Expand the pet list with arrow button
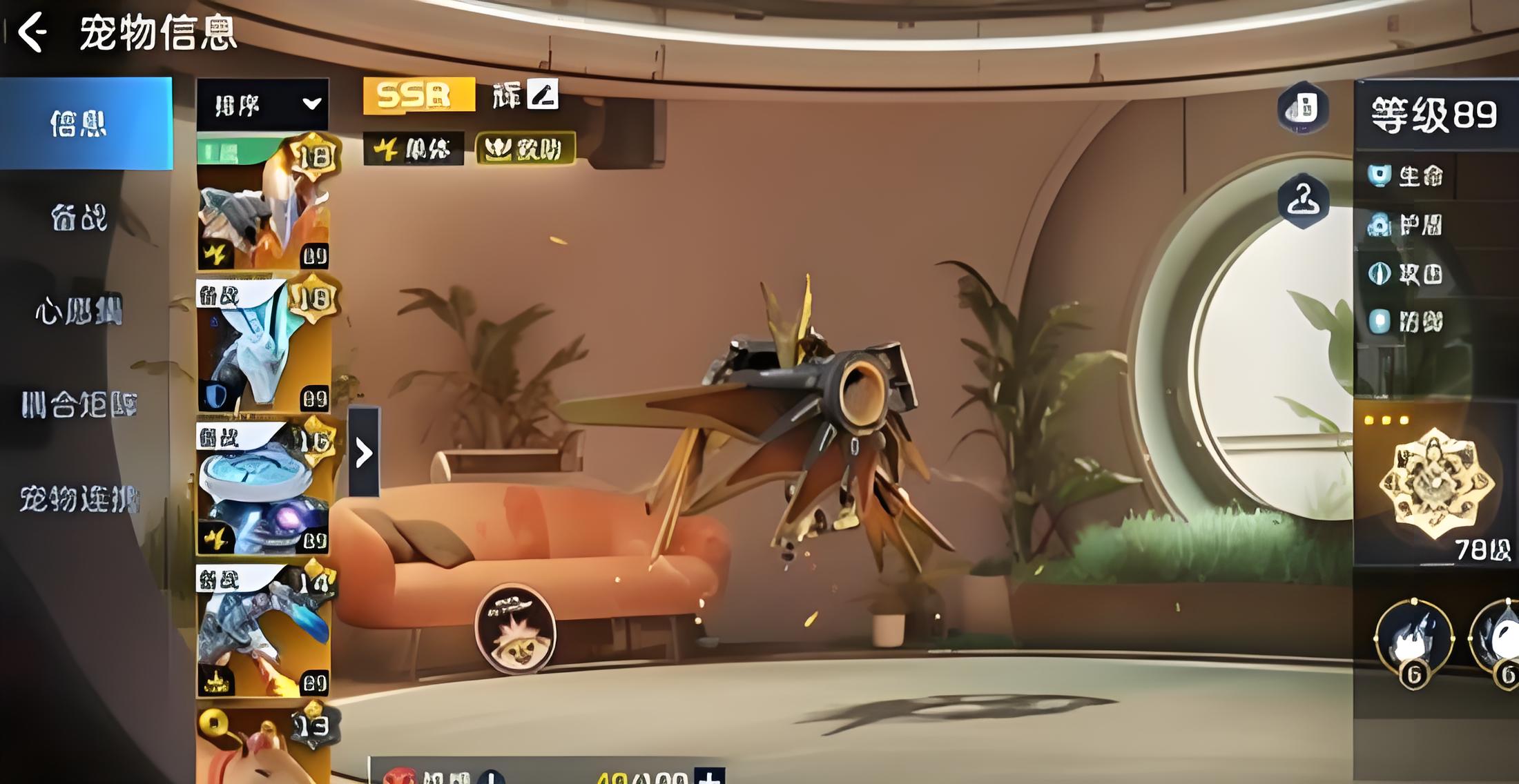1519x784 pixels. pyautogui.click(x=364, y=453)
